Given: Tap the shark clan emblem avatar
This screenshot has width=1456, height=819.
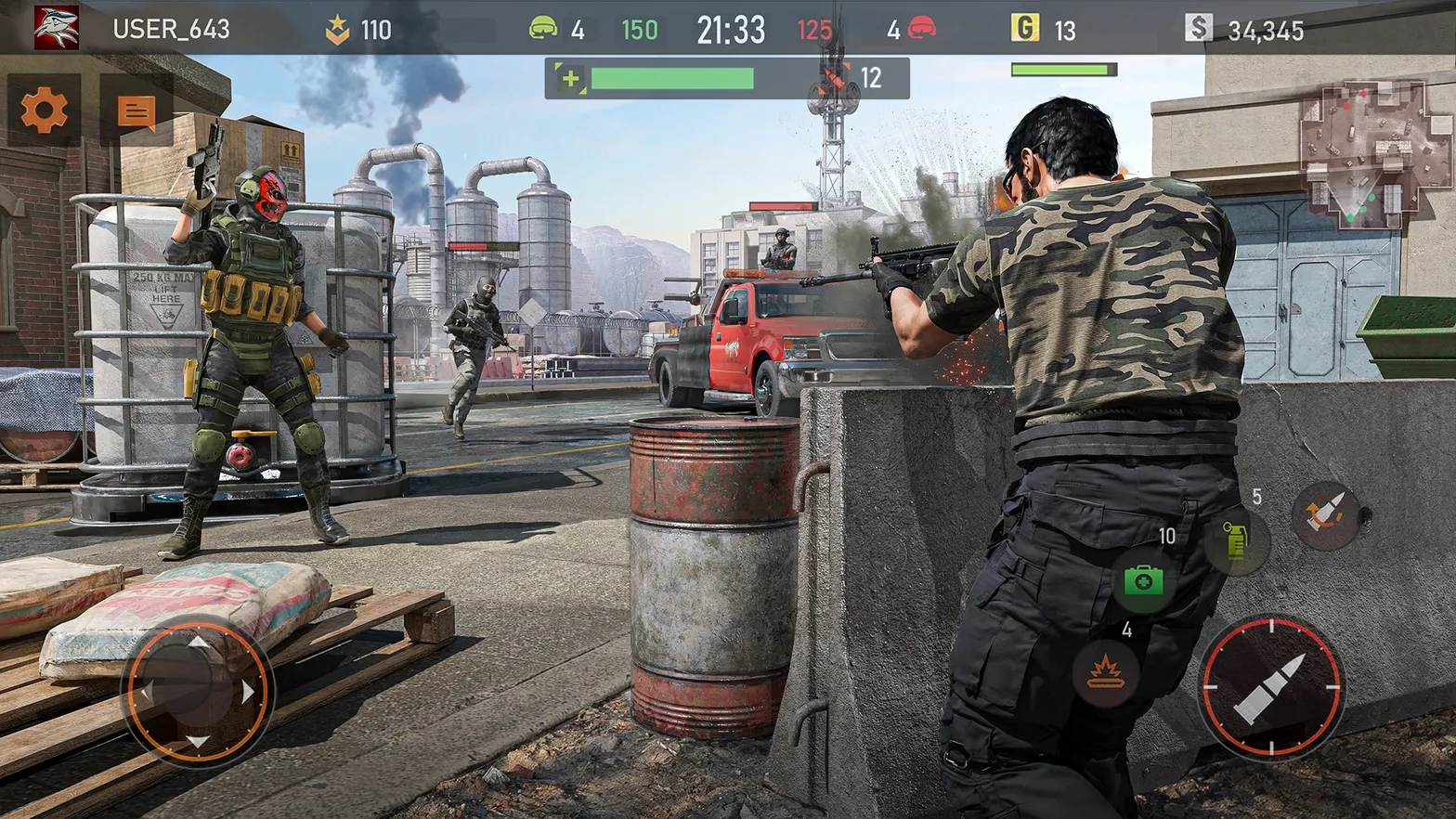Looking at the screenshot, I should pyautogui.click(x=58, y=27).
